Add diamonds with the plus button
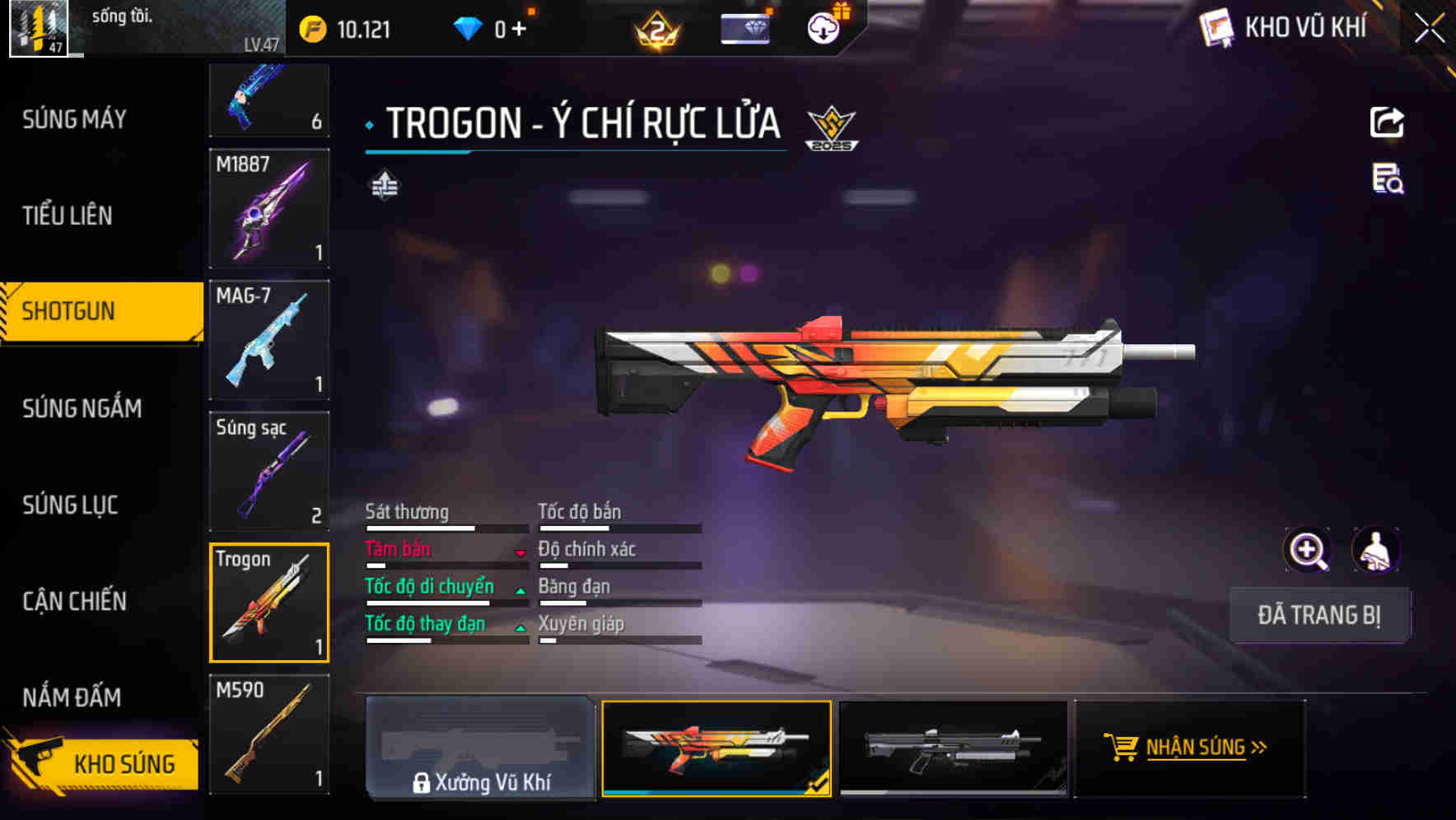The width and height of the screenshot is (1456, 820). pyautogui.click(x=519, y=30)
